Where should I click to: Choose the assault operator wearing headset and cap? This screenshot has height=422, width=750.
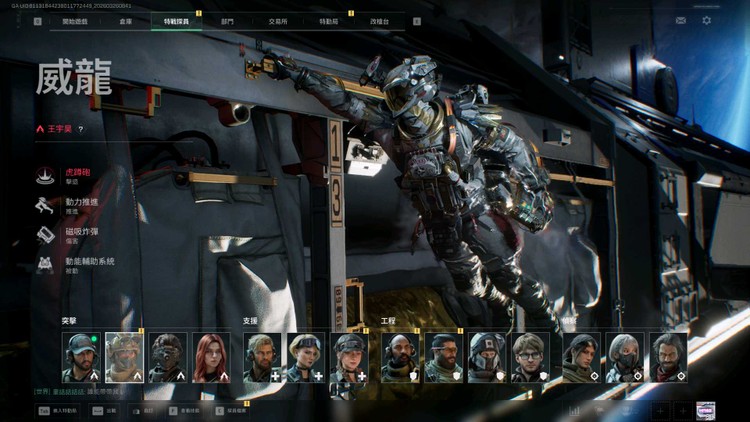tap(81, 358)
